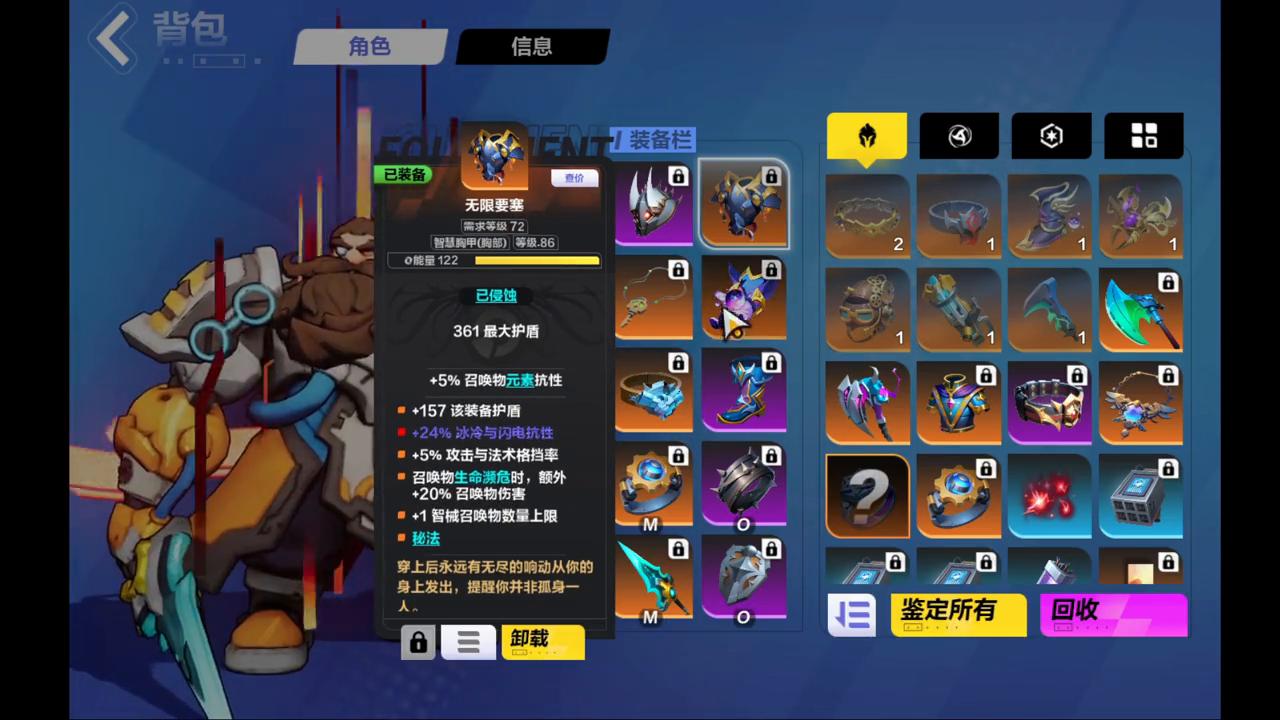Open the mystery item with question mark
Image resolution: width=1280 pixels, height=720 pixels.
click(x=866, y=495)
